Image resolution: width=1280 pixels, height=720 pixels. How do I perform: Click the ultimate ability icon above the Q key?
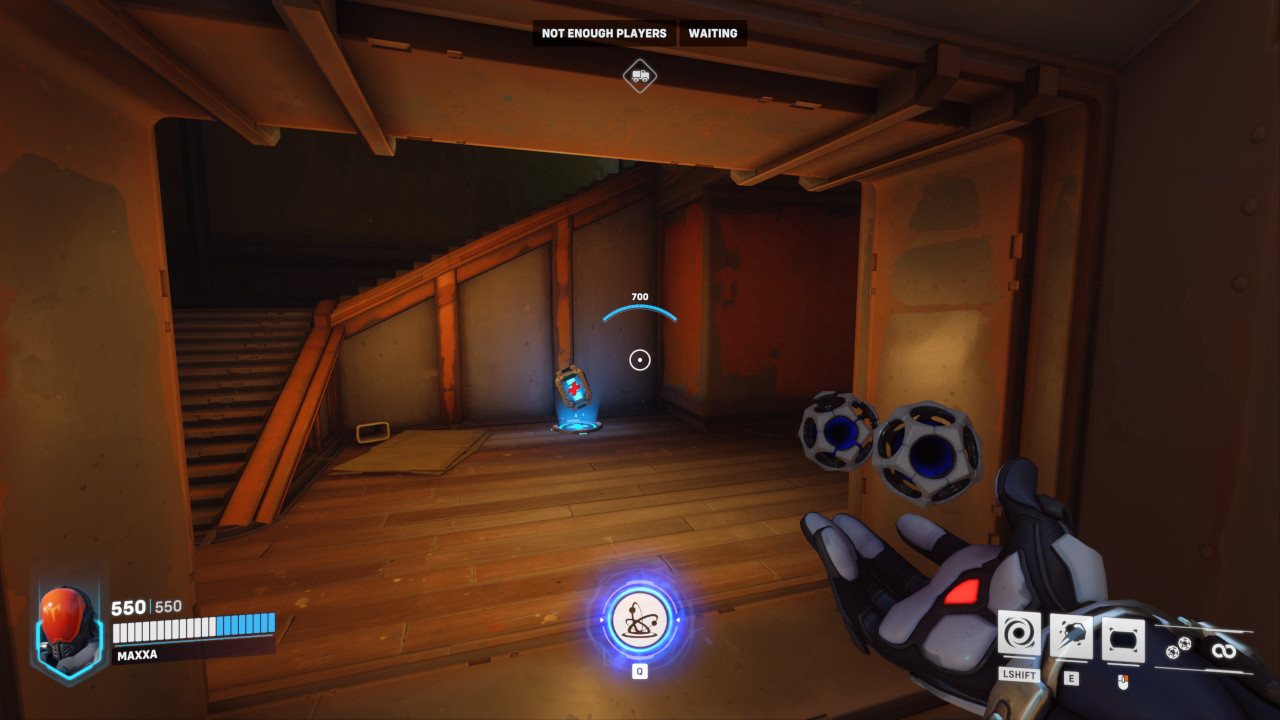[638, 622]
